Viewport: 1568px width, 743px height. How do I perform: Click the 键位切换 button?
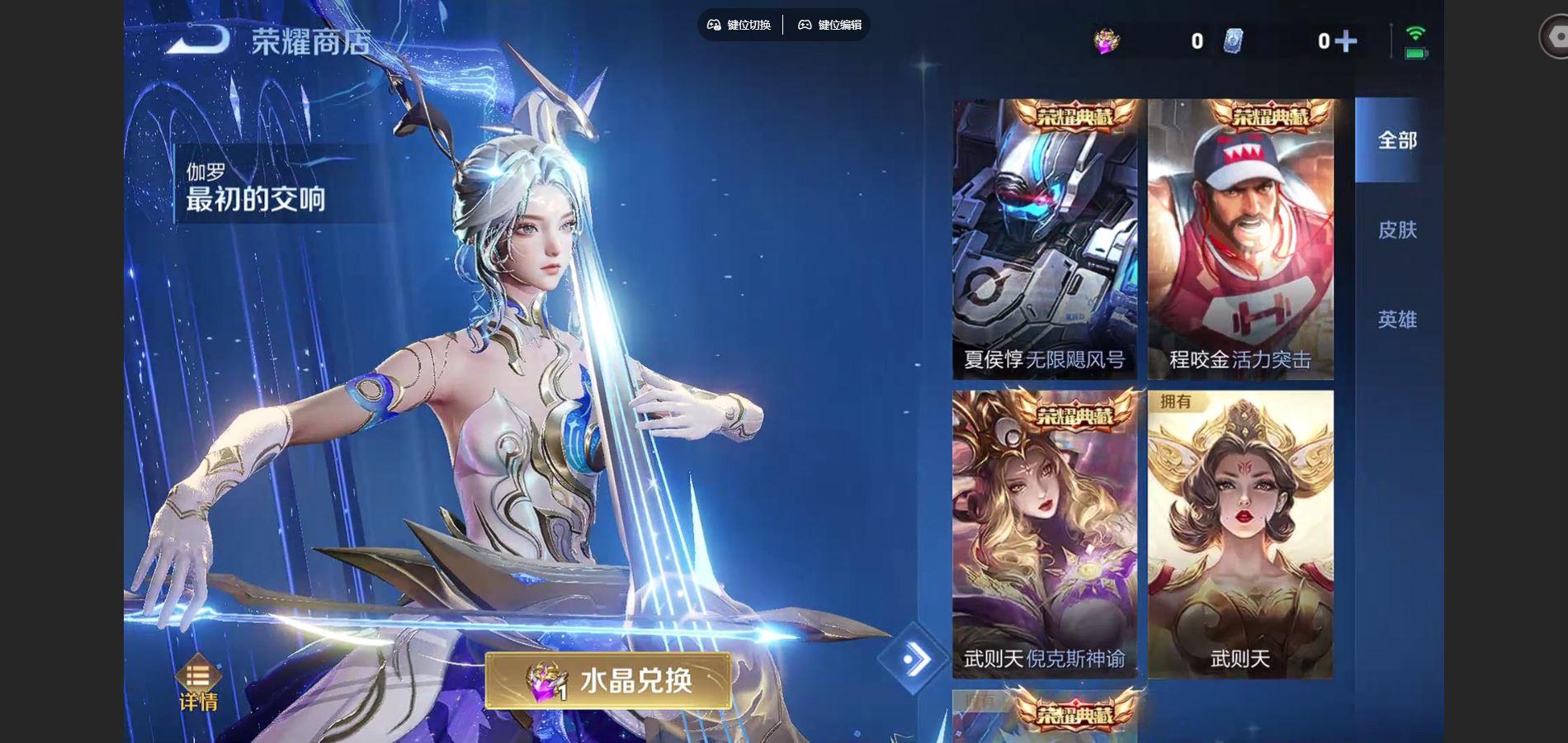point(743,26)
